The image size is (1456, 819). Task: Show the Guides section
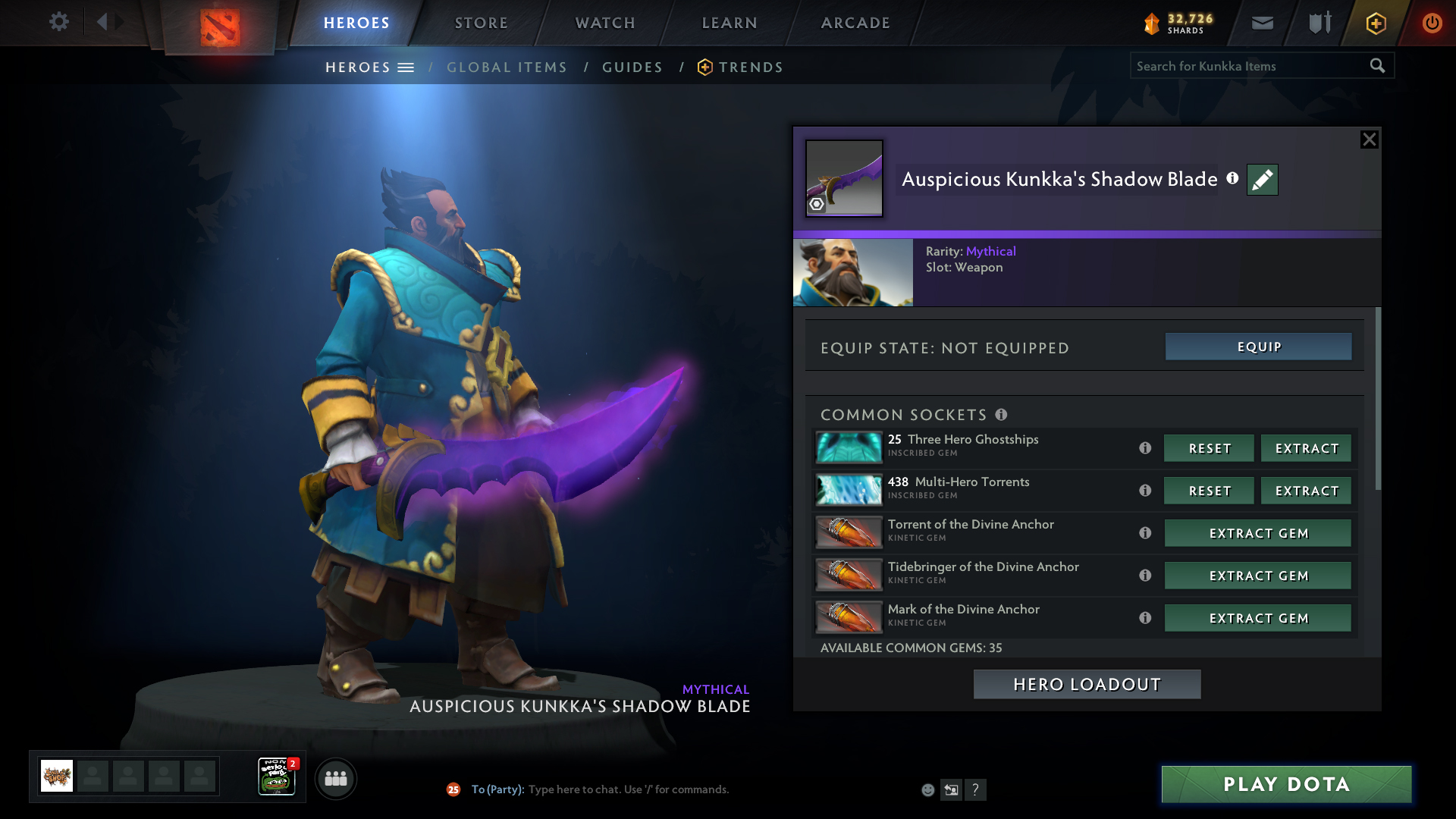pyautogui.click(x=632, y=67)
